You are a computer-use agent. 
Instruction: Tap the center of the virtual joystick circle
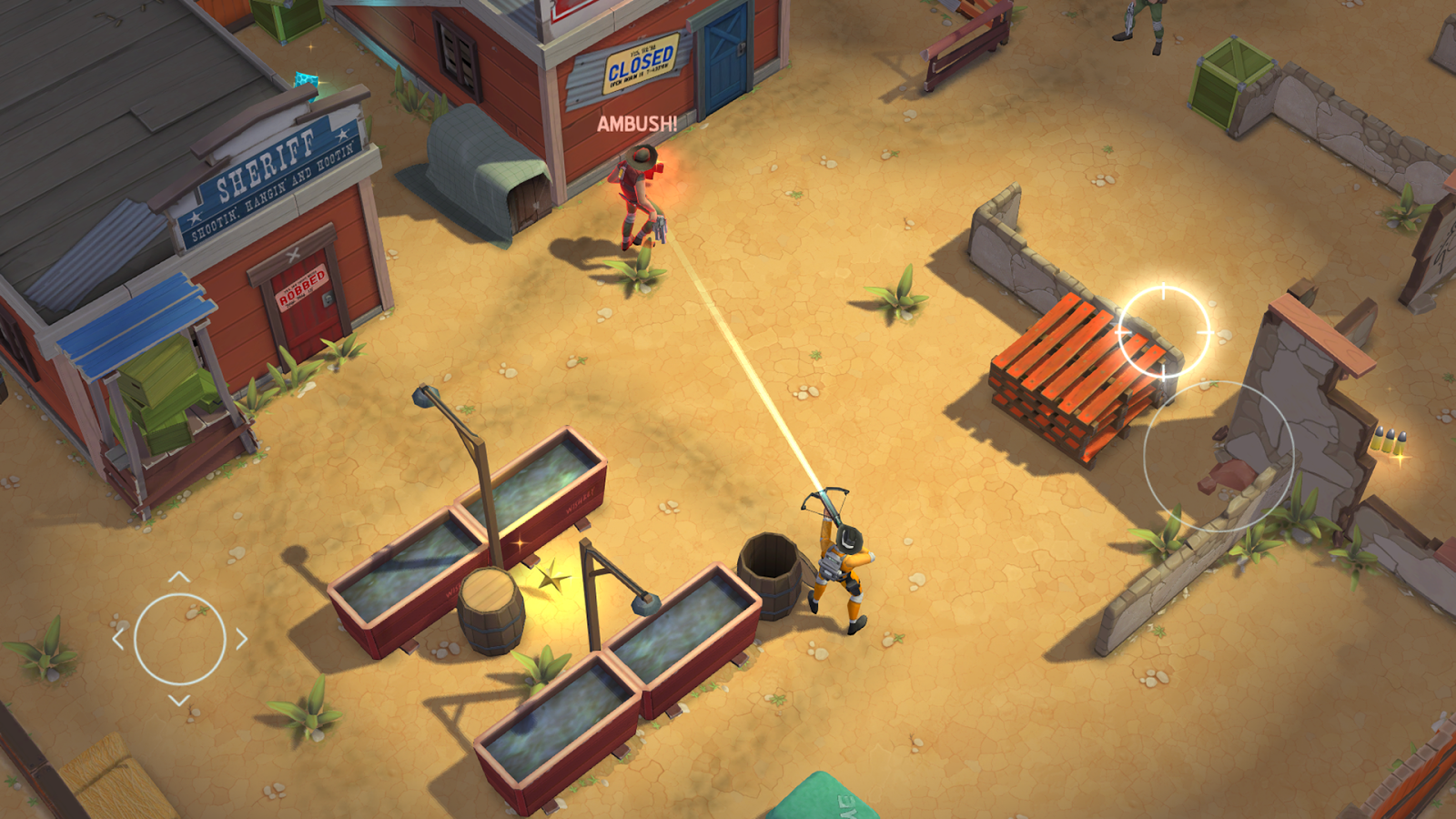click(182, 640)
